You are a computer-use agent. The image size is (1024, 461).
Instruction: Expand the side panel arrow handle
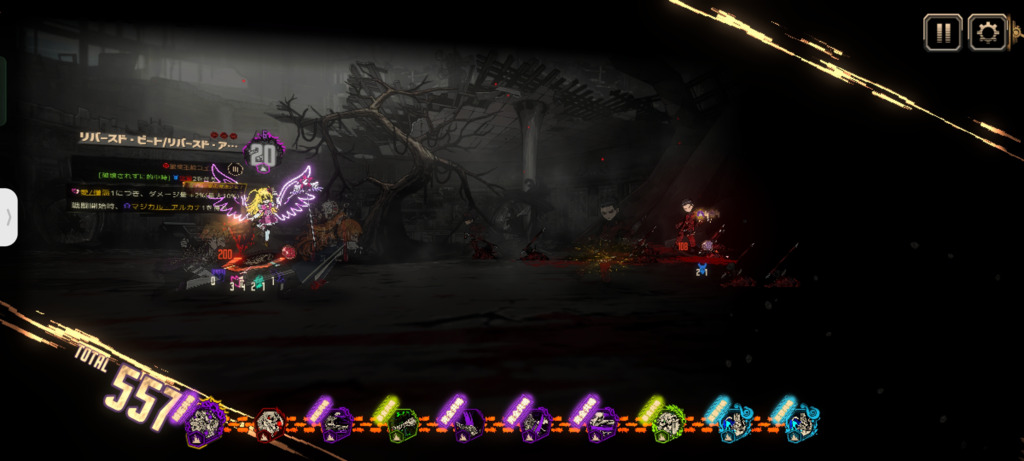tap(8, 216)
